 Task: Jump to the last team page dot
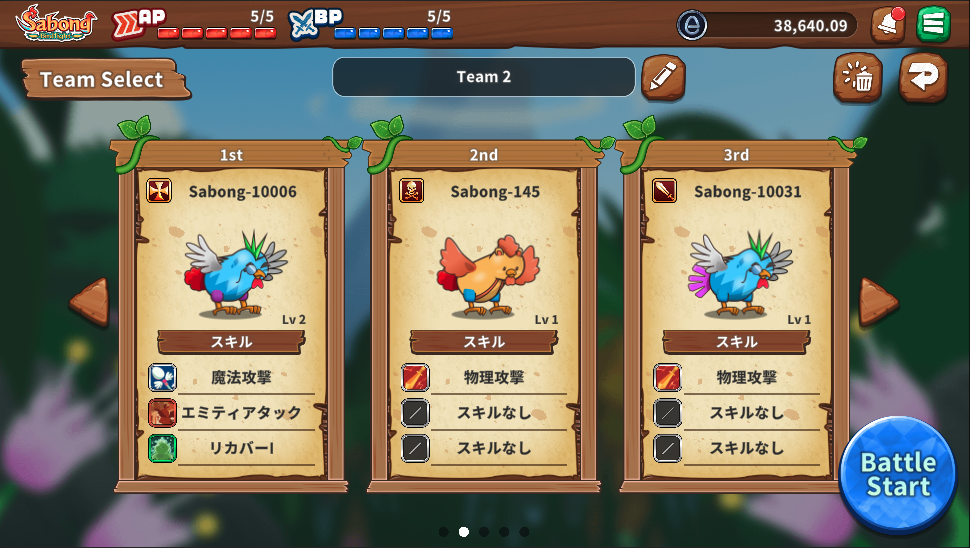pos(524,532)
